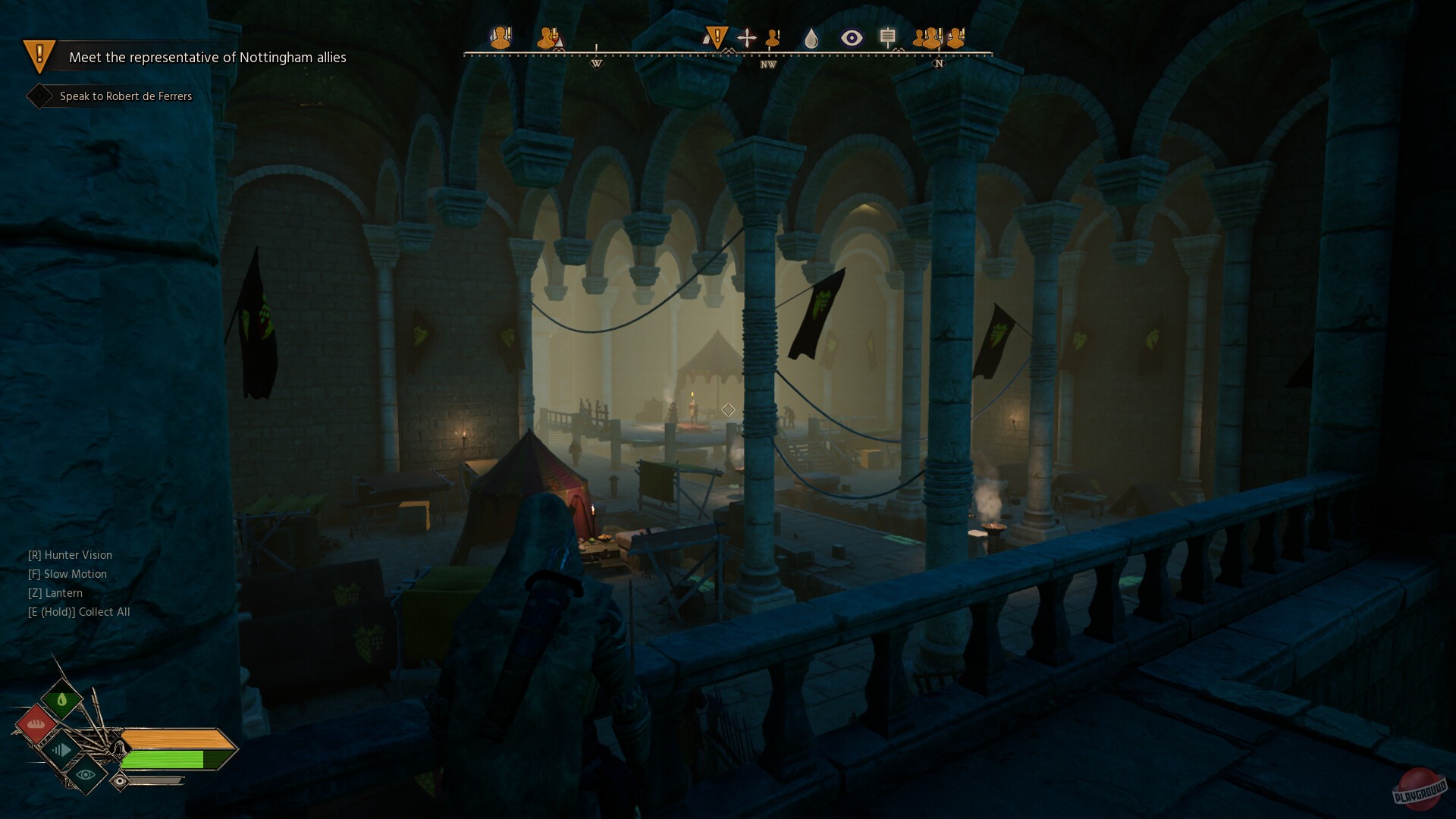The height and width of the screenshot is (819, 1456).
Task: Click the green water droplet thirst icon
Action: tap(62, 699)
